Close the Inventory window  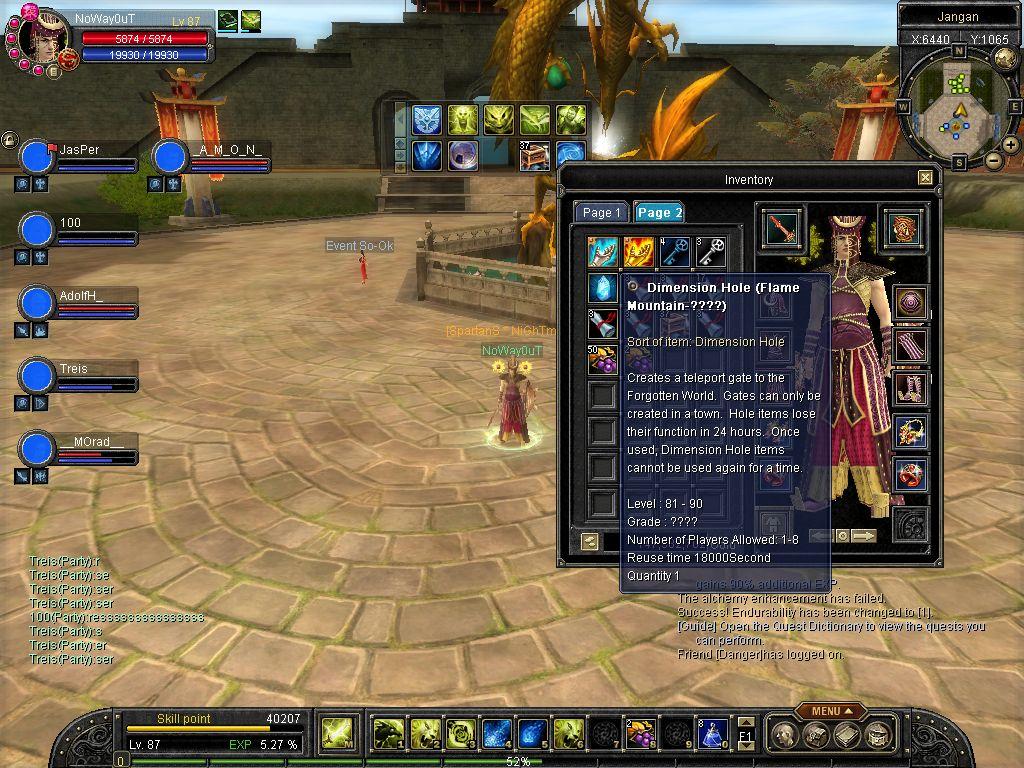925,178
